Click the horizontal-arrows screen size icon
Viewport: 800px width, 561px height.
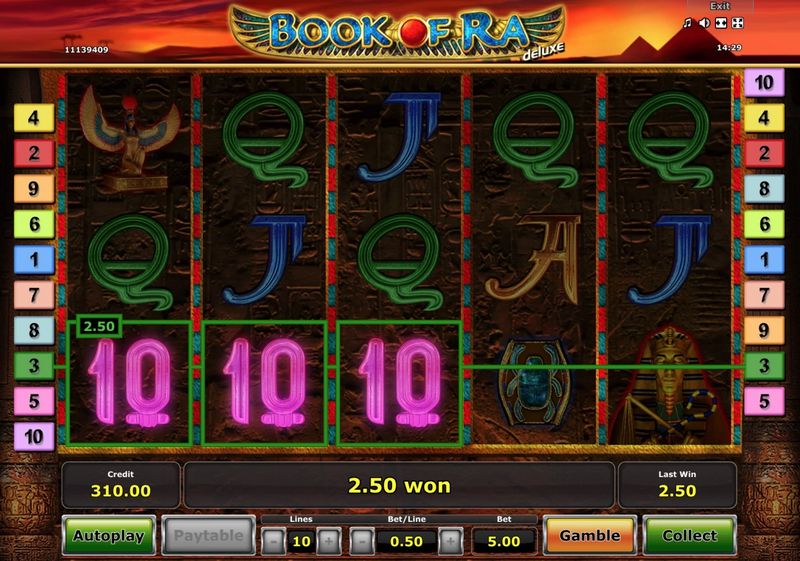coord(720,23)
